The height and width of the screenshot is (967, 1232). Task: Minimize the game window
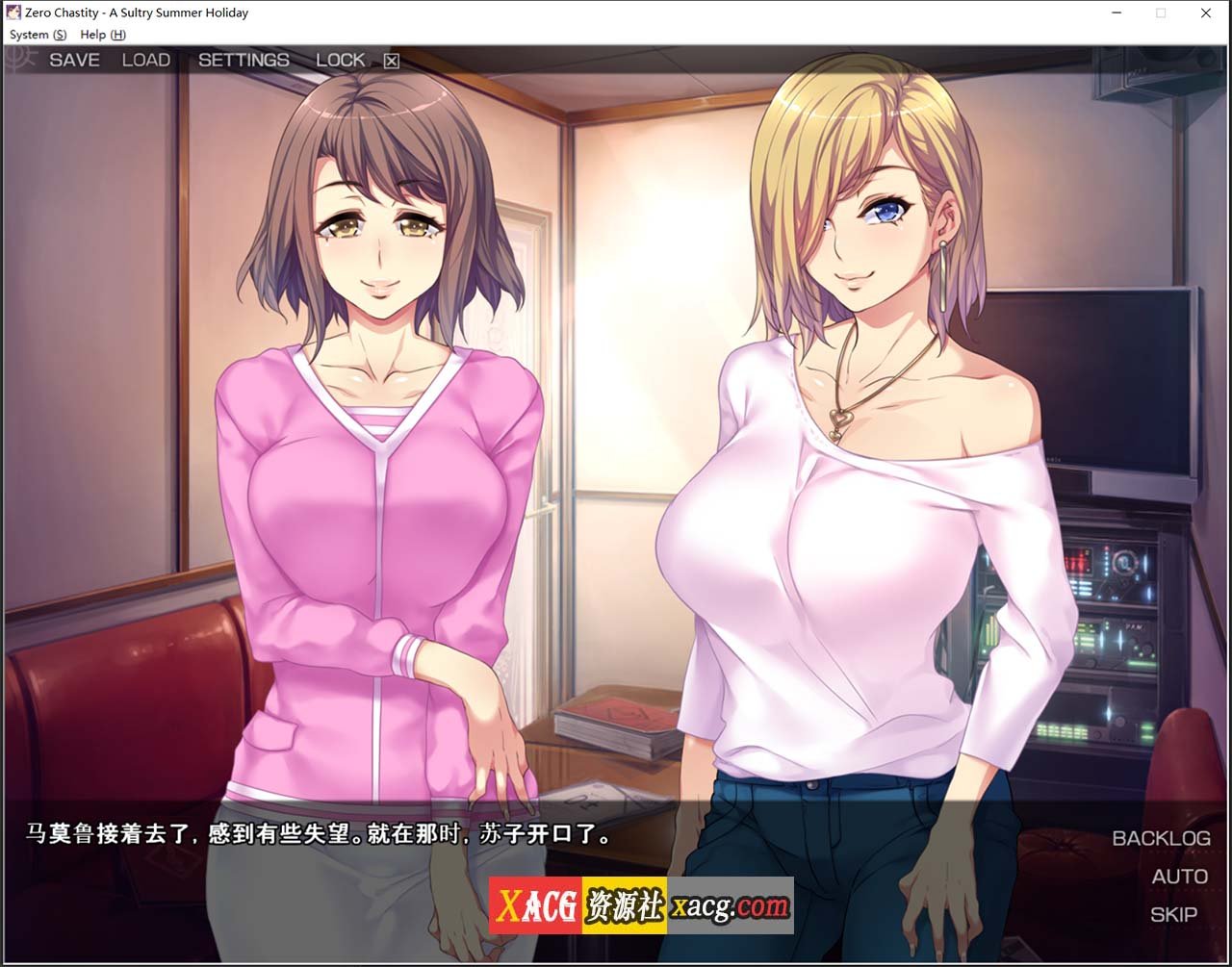[x=1116, y=13]
